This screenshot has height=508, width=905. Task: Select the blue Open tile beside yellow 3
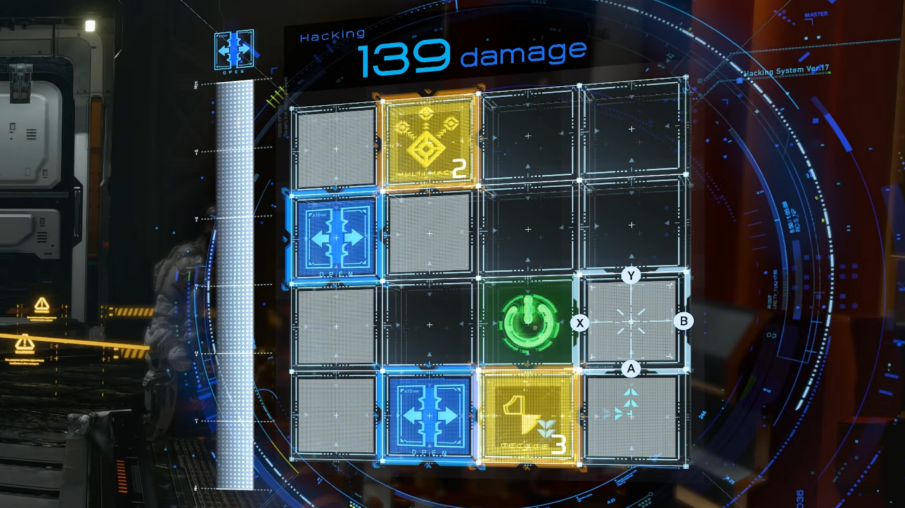(428, 416)
